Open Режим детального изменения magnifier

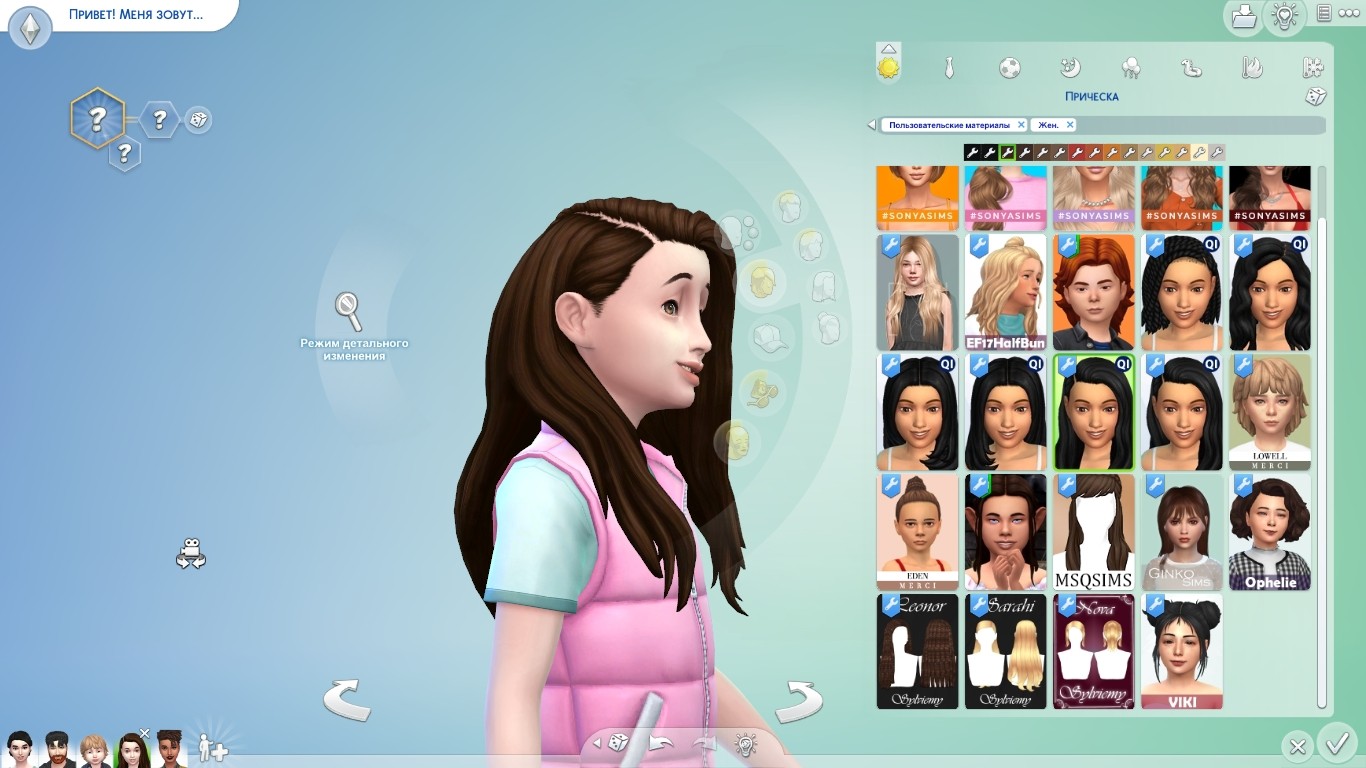point(348,312)
